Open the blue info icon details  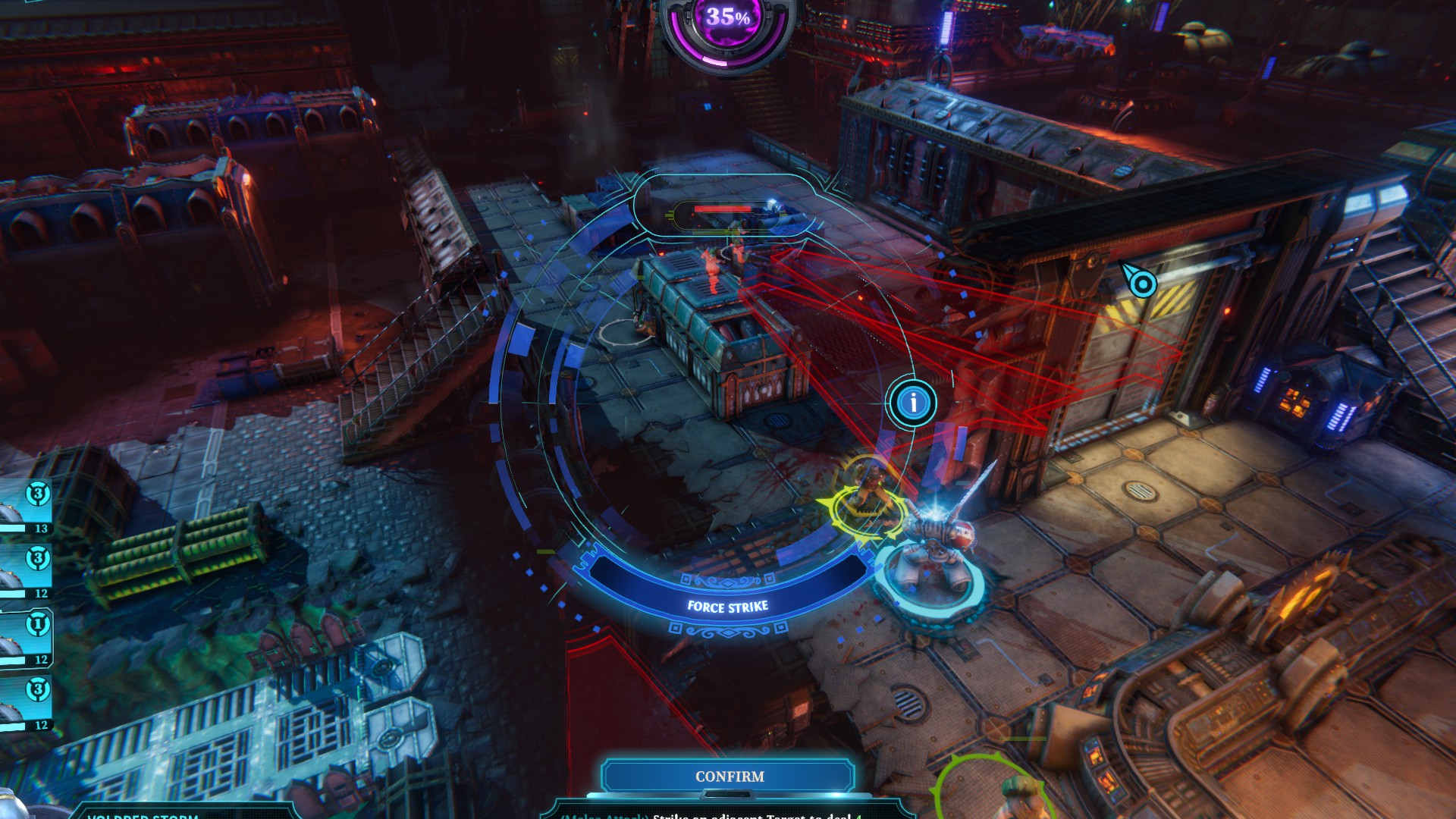(x=913, y=402)
